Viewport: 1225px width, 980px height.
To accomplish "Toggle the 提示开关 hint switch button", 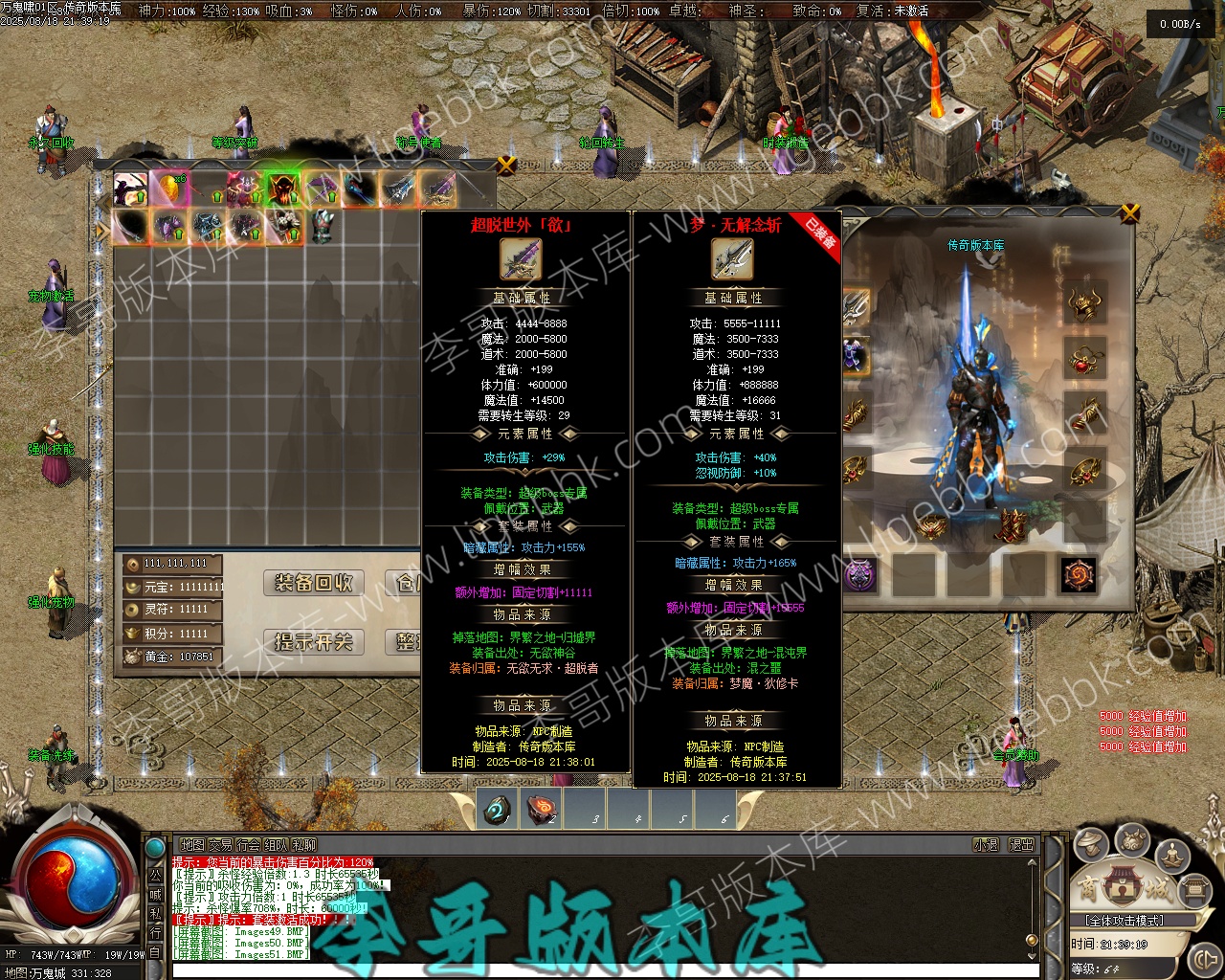I will point(314,641).
